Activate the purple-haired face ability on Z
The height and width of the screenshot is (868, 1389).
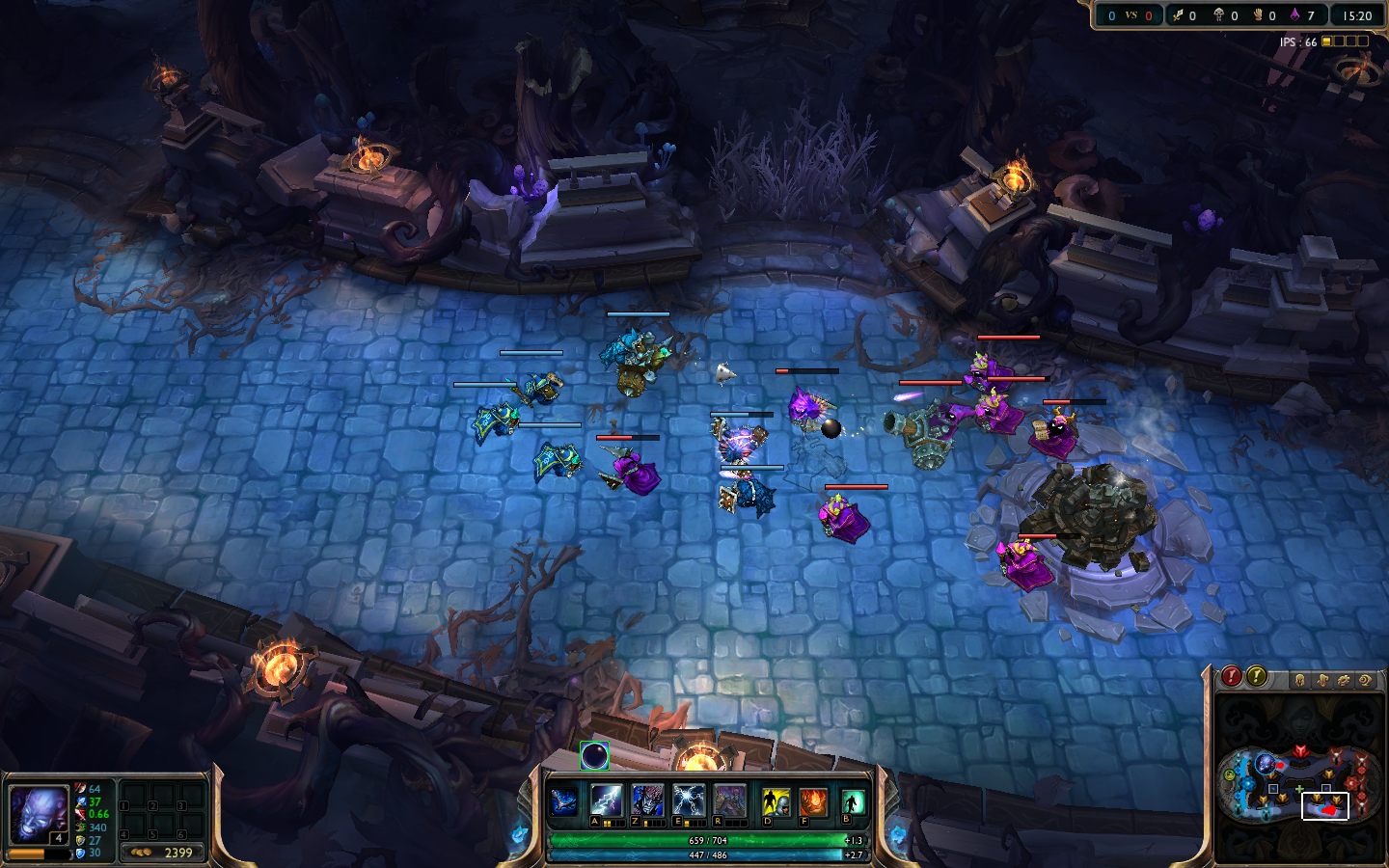pyautogui.click(x=647, y=800)
